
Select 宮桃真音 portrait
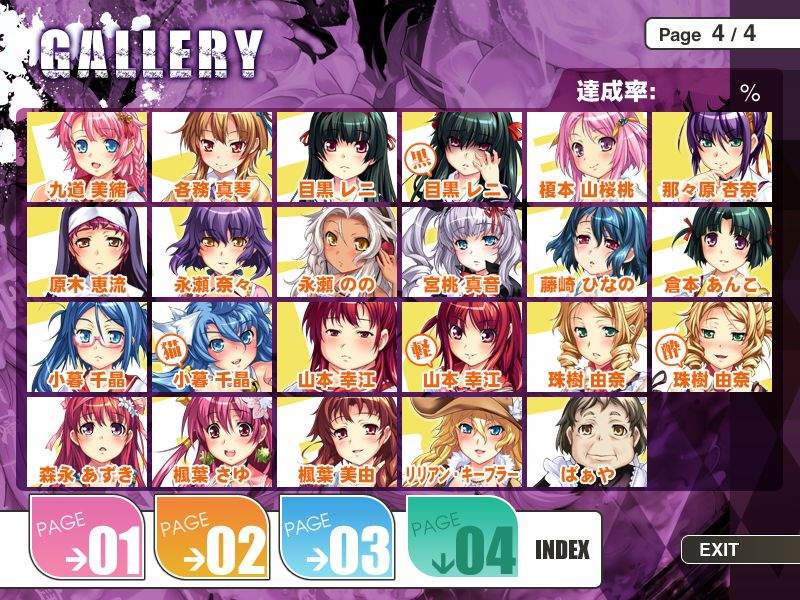pos(462,251)
